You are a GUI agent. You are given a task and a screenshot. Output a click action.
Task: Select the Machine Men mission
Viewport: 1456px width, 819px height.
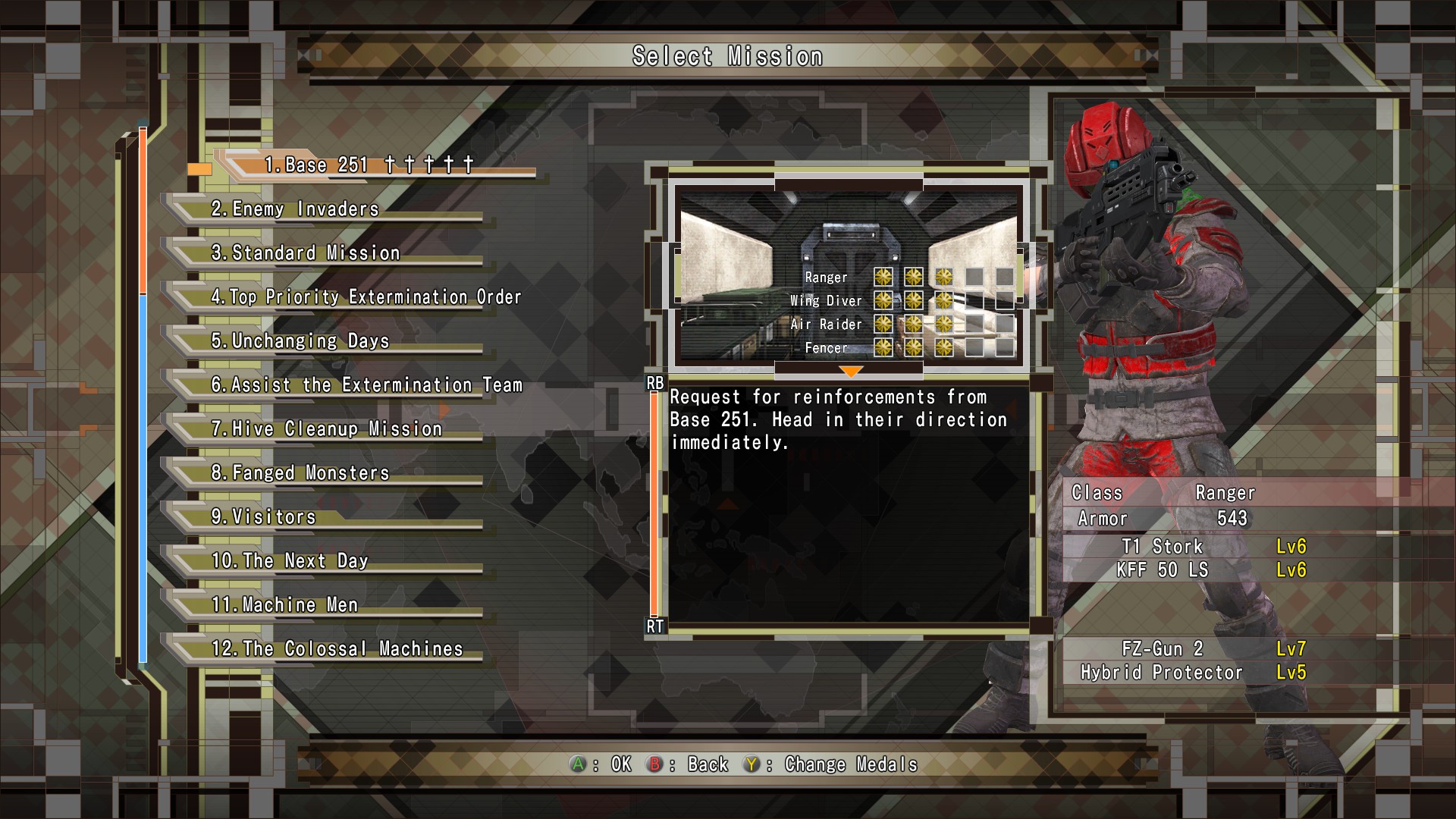(284, 605)
